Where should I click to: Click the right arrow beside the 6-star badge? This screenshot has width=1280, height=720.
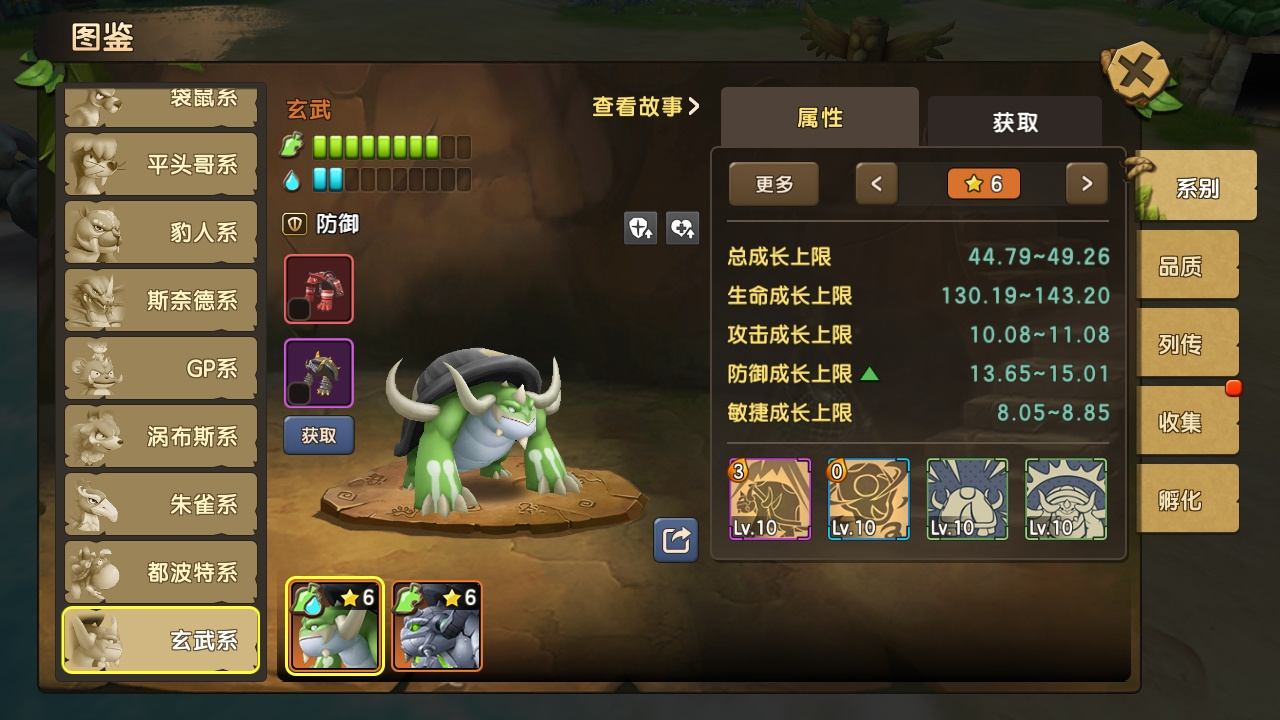[1087, 184]
